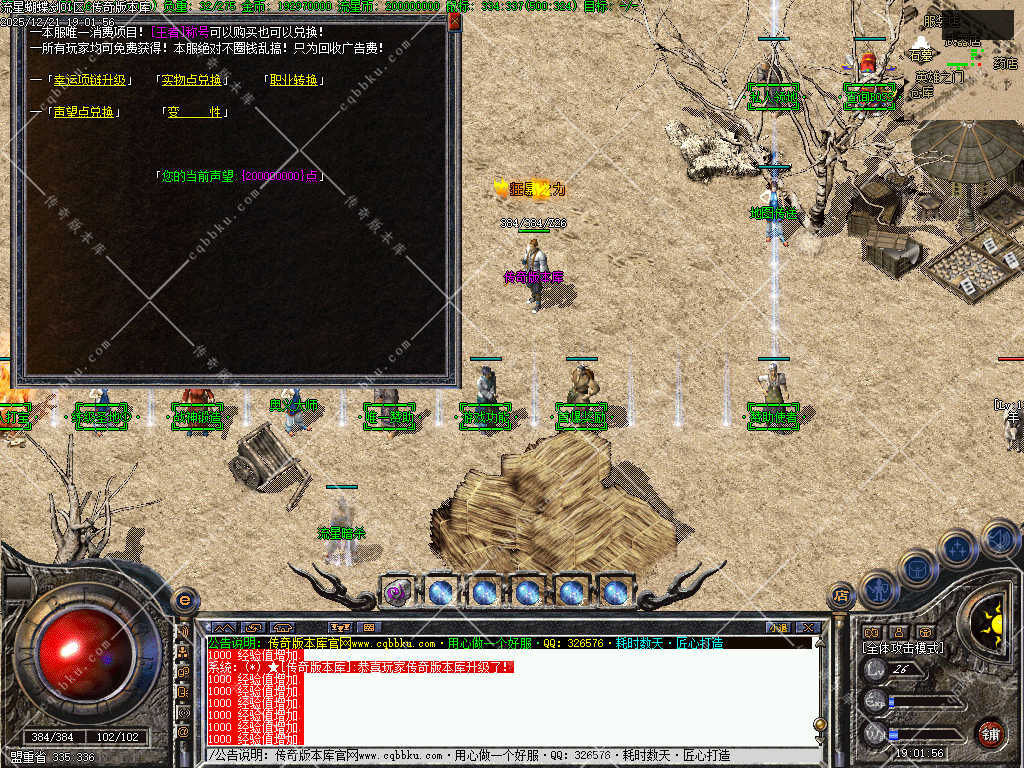Image resolution: width=1024 pixels, height=768 pixels.
Task: Switch the 全体攻击模式 attack mode
Action: (x=903, y=649)
